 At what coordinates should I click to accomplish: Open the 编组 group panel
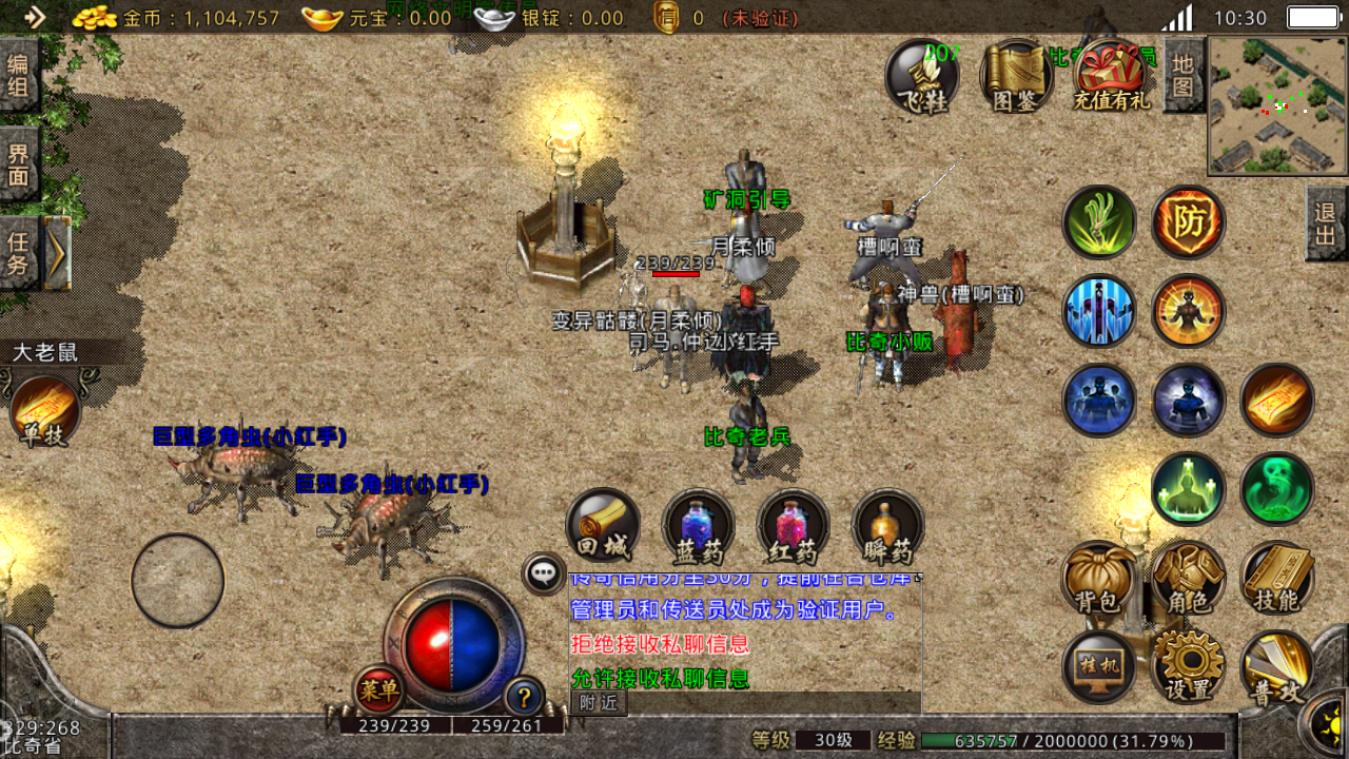point(19,76)
